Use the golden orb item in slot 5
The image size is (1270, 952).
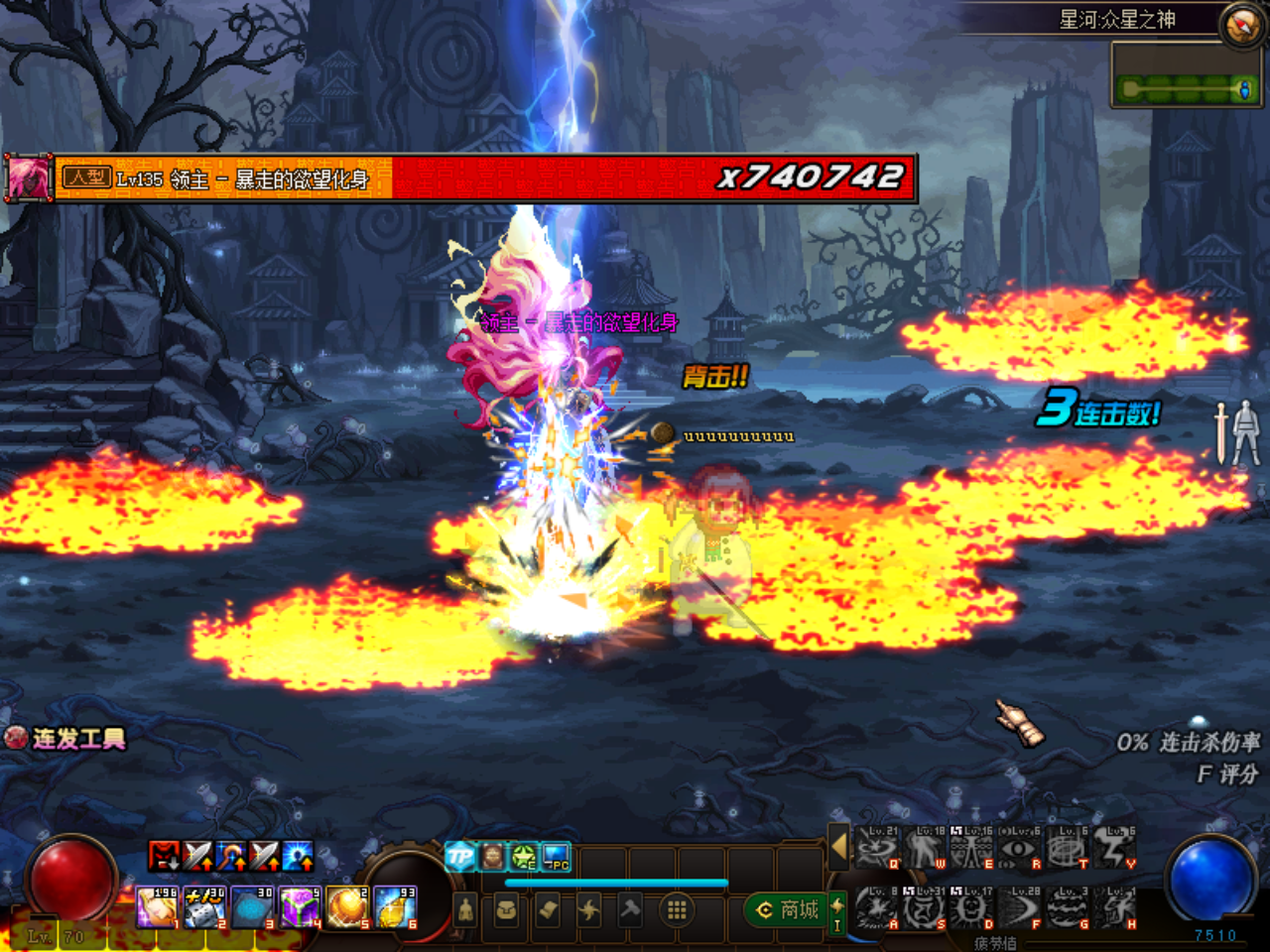347,907
